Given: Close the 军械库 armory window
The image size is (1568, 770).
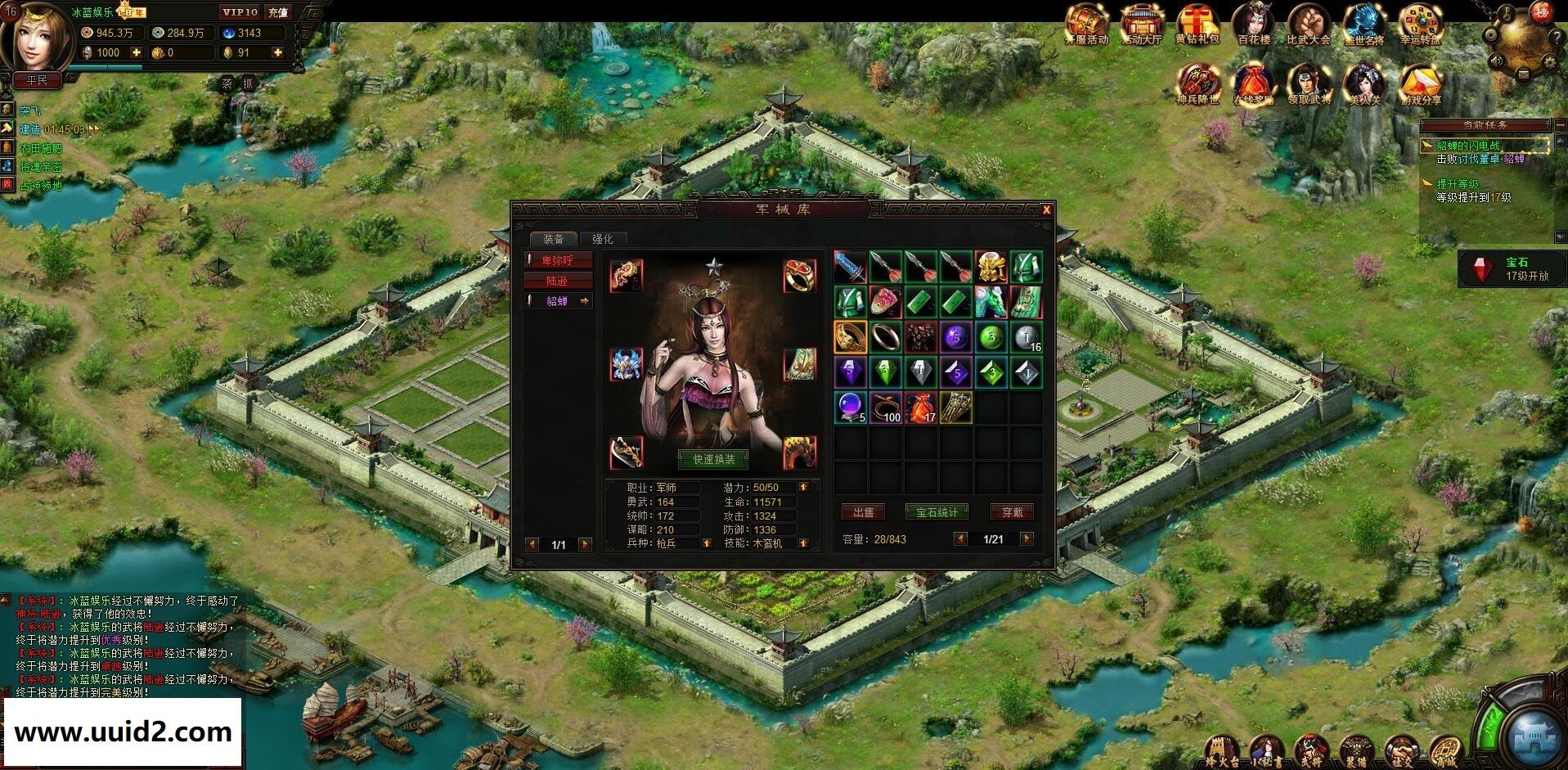Looking at the screenshot, I should [x=1045, y=210].
